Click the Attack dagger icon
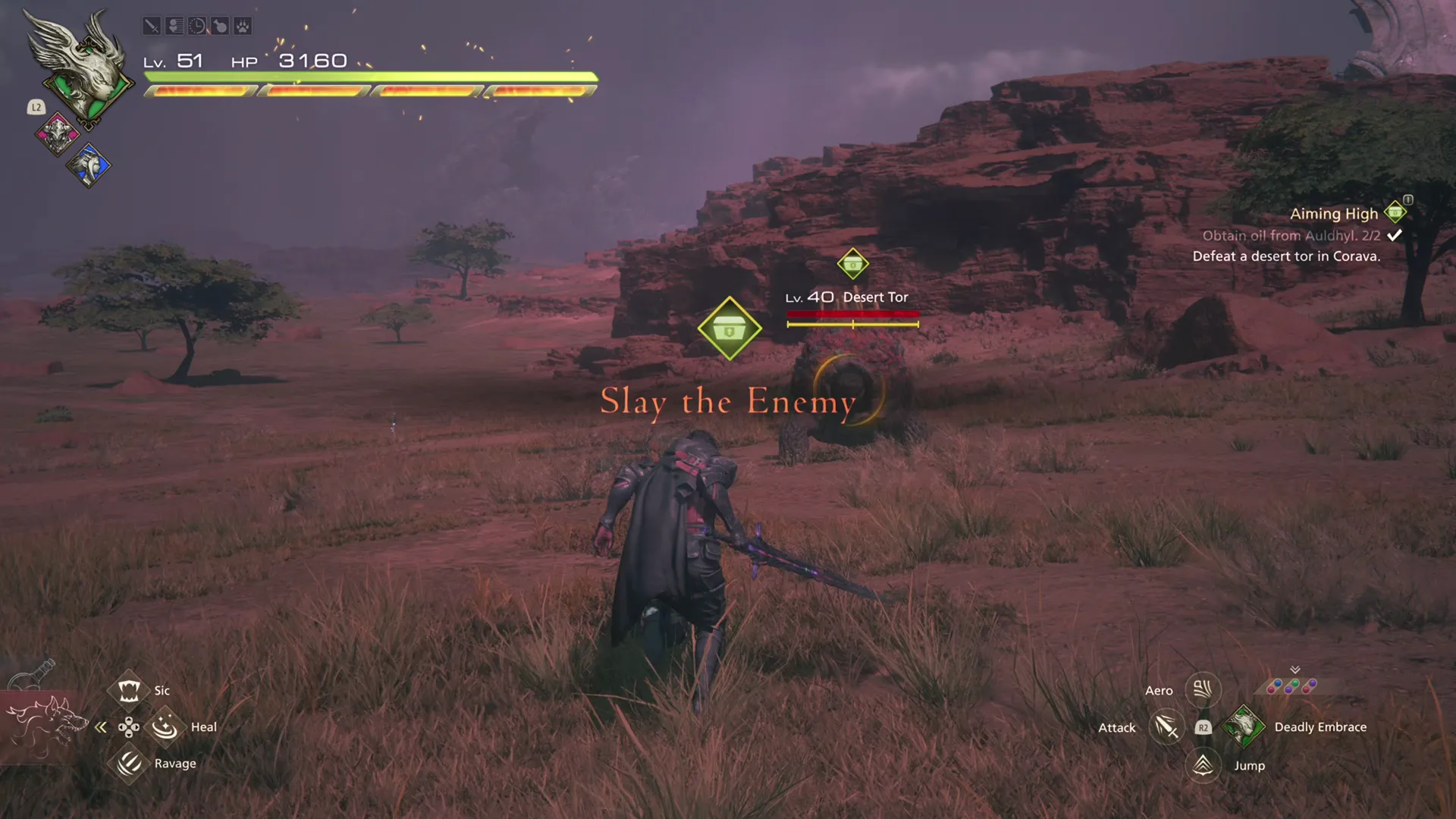 [x=1166, y=726]
